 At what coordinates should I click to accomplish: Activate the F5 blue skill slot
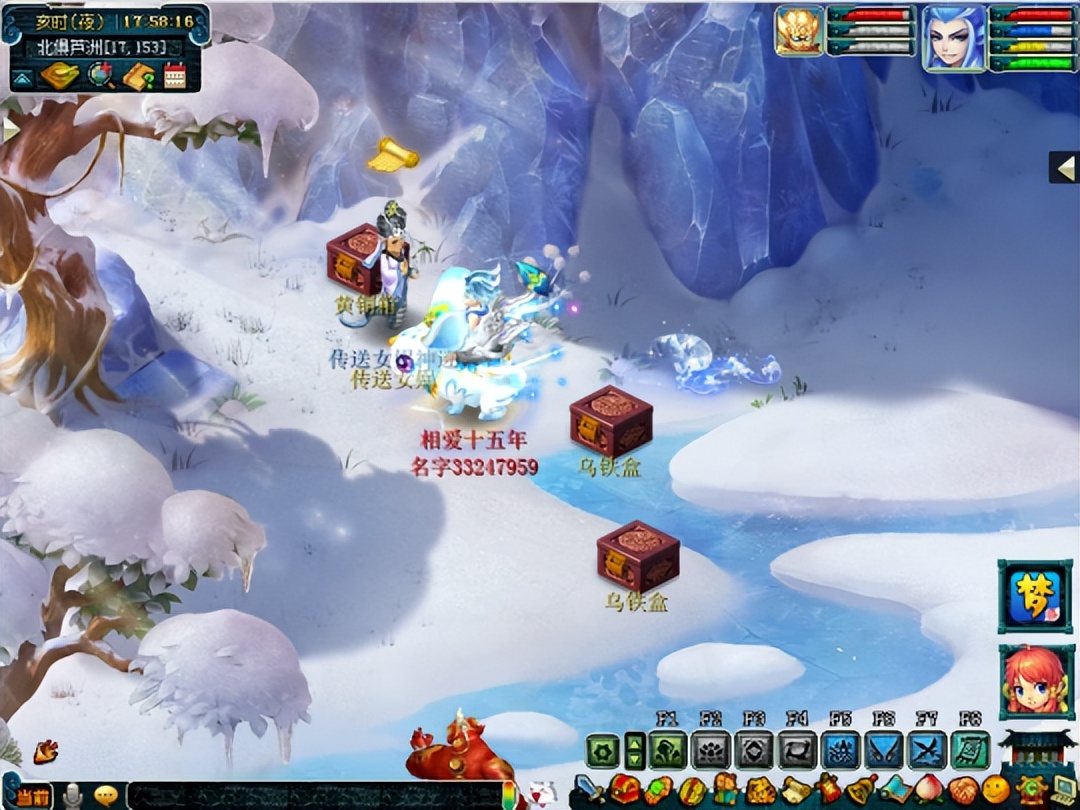point(840,749)
